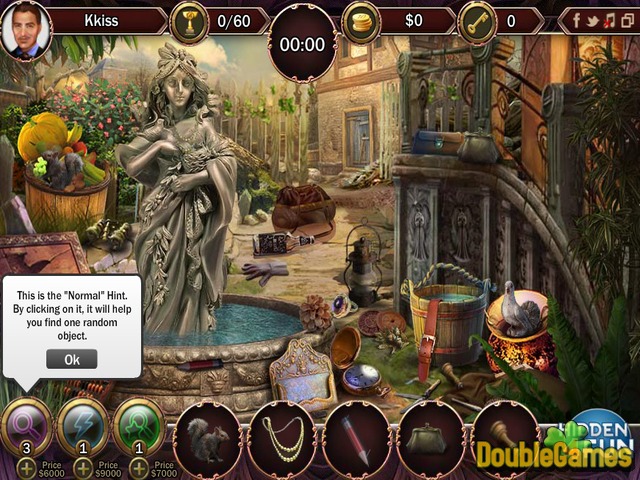Click the gold coins money icon
The width and height of the screenshot is (640, 480).
tap(362, 22)
